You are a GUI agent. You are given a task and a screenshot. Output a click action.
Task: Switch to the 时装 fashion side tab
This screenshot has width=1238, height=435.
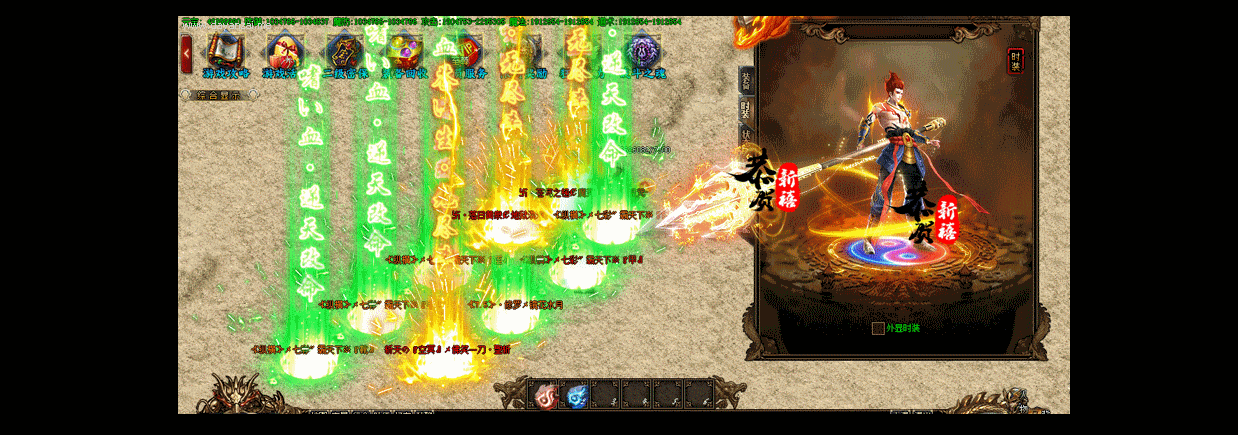pyautogui.click(x=746, y=108)
